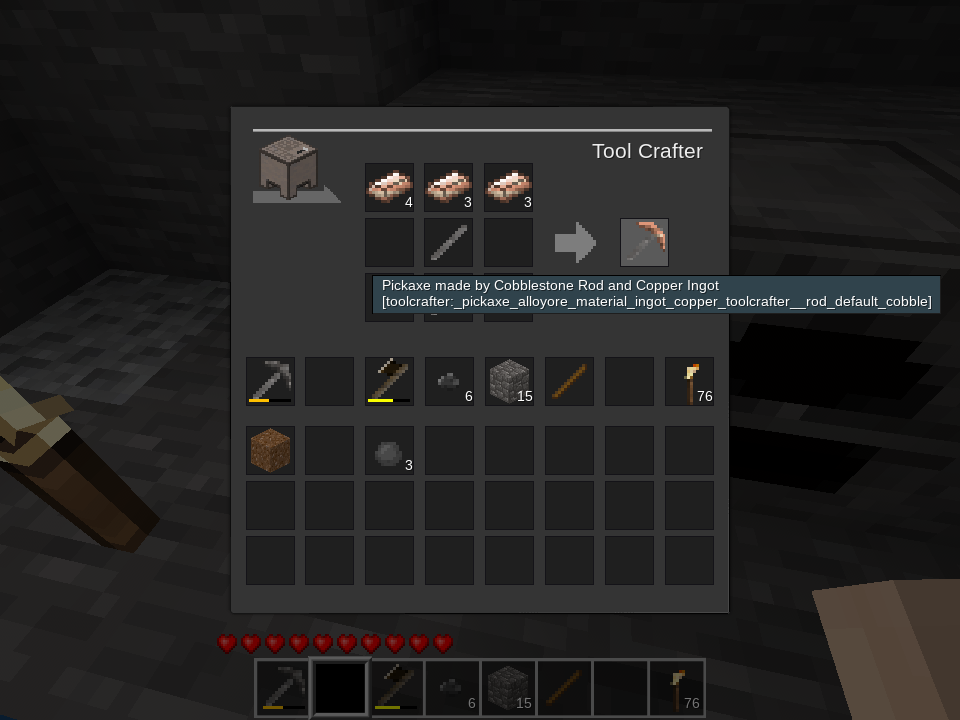Grab the coal lumps in the inventory grid
The width and height of the screenshot is (960, 720).
[449, 381]
